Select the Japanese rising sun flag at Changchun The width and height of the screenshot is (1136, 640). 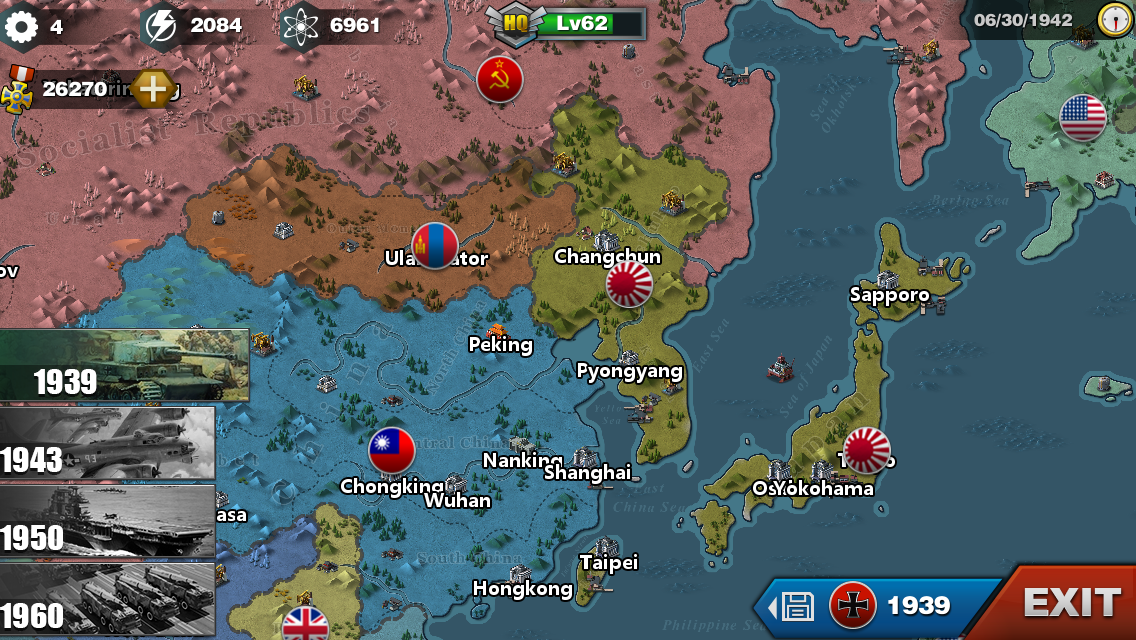point(629,285)
